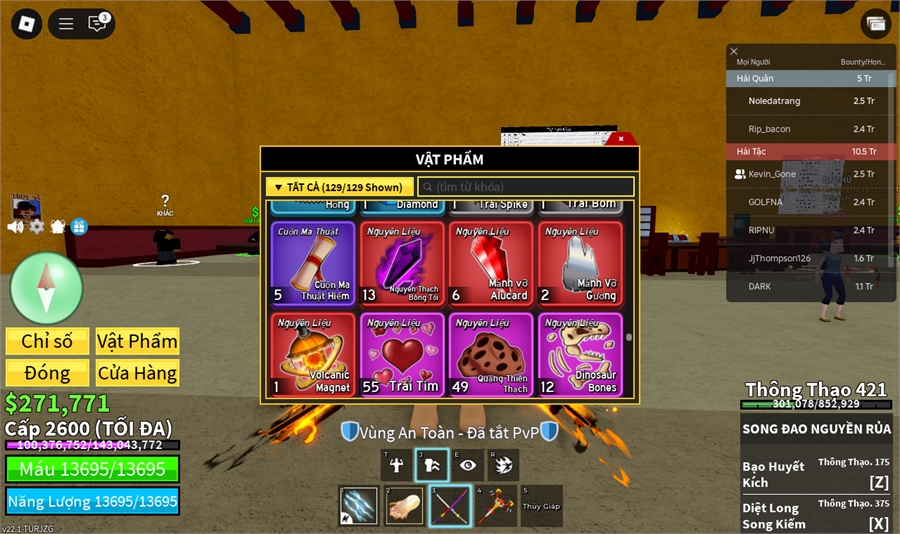Open the Chỉ số stats menu
The height and width of the screenshot is (534, 900).
tap(47, 341)
